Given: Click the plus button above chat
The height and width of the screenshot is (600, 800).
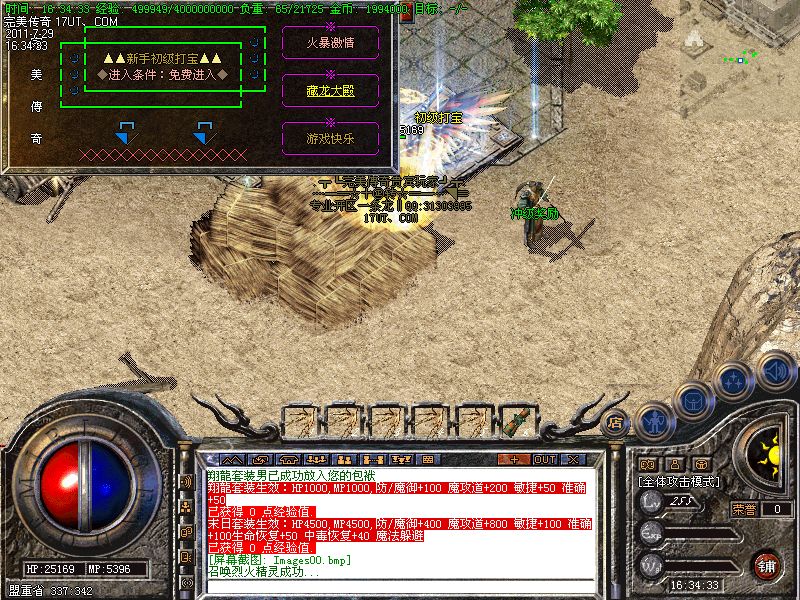Looking at the screenshot, I should pyautogui.click(x=514, y=460).
